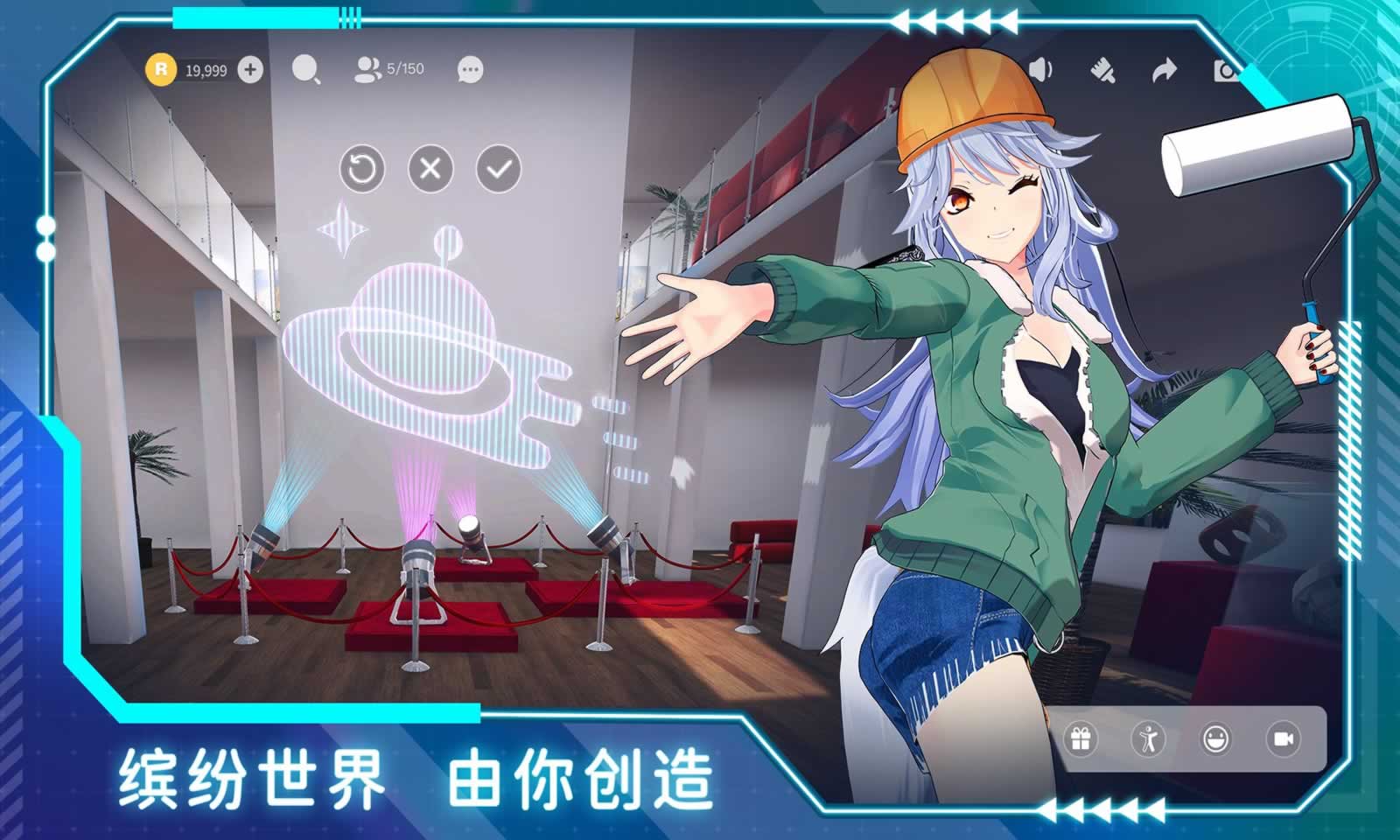Viewport: 1400px width, 840px height.
Task: Add coins with the plus button
Action: 250,67
